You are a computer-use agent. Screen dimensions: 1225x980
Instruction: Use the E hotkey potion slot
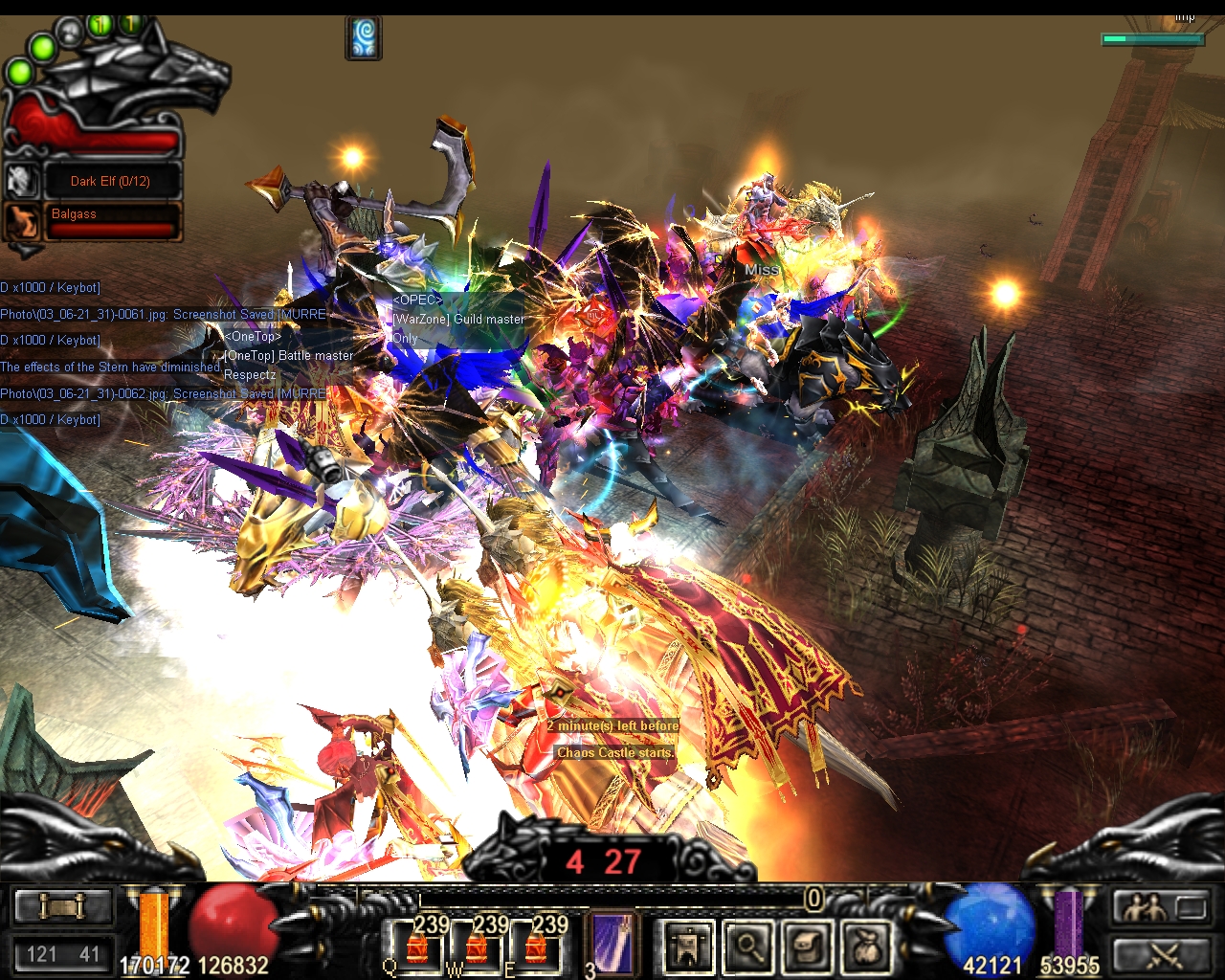click(535, 947)
